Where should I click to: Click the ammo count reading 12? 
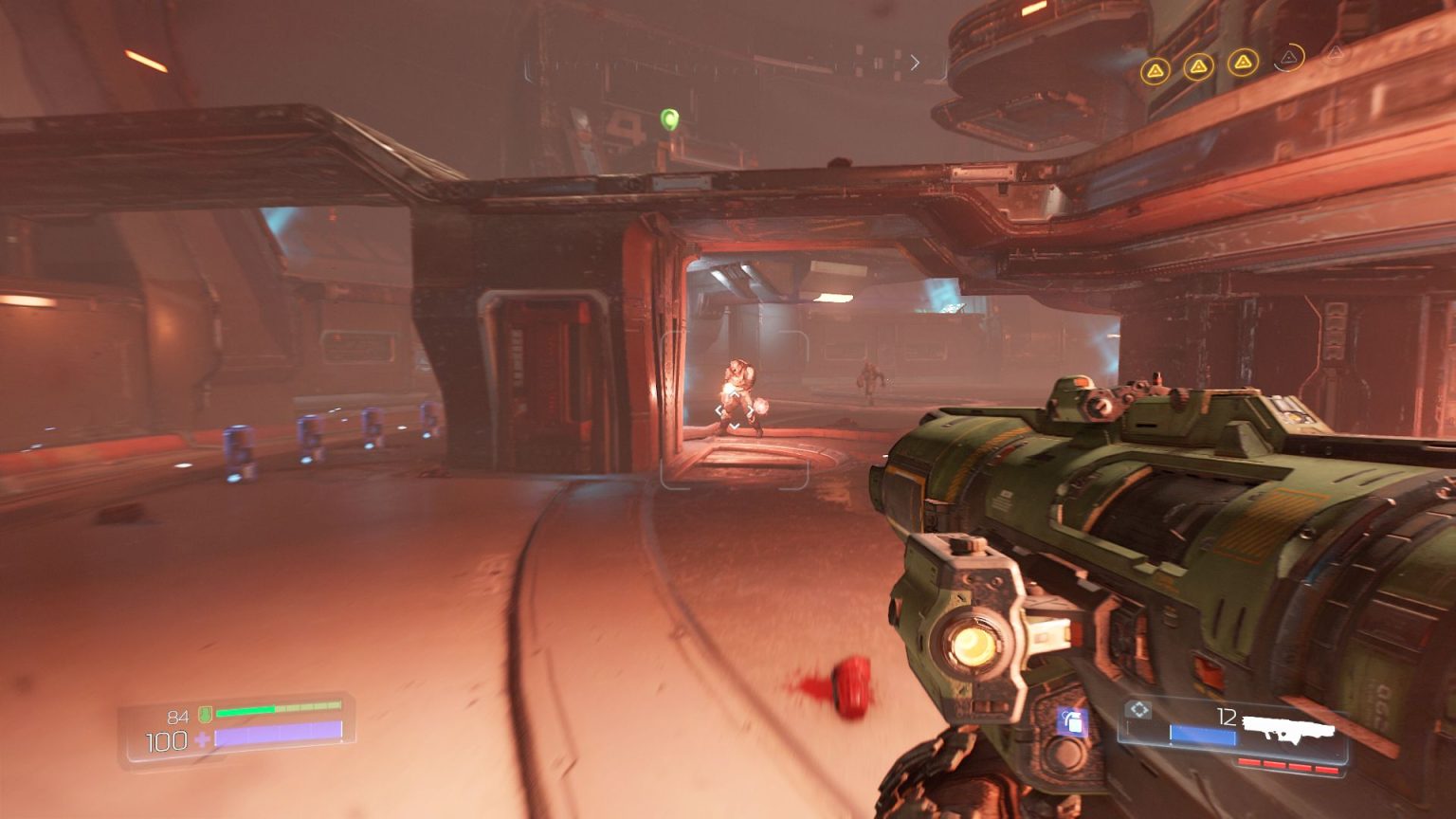(x=1226, y=716)
